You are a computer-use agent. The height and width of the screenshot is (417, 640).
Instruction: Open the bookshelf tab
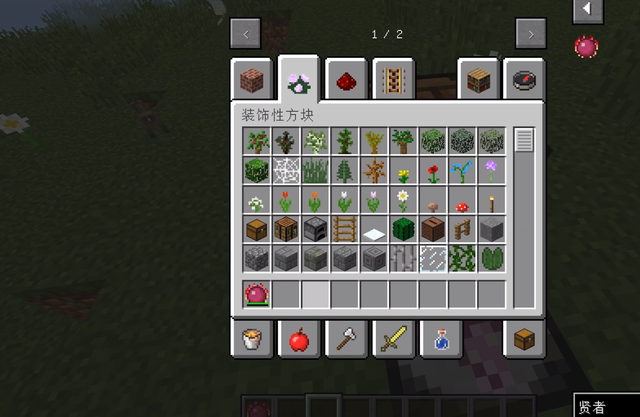476,78
